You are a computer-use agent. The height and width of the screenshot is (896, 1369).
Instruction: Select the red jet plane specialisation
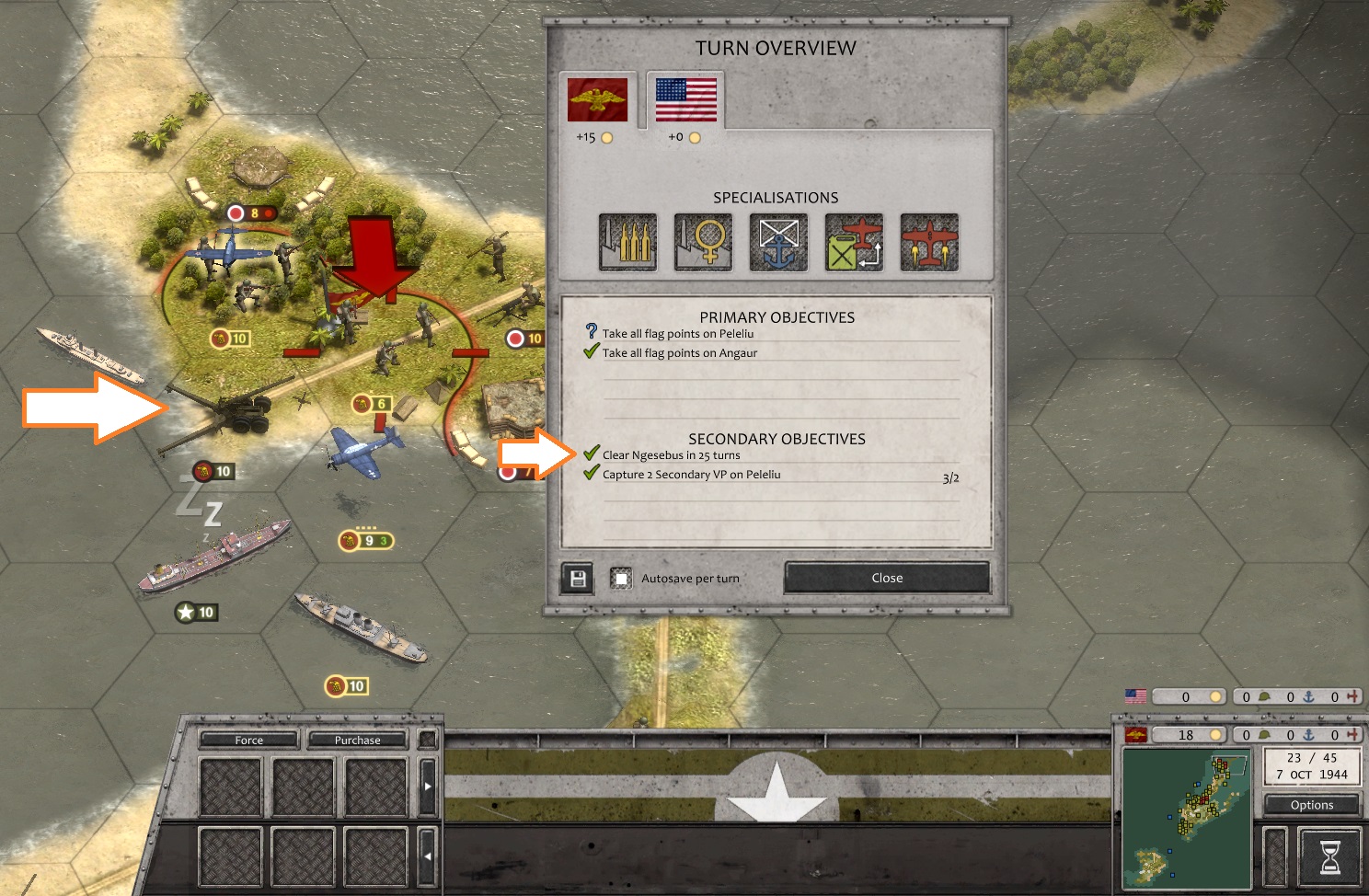pos(929,243)
